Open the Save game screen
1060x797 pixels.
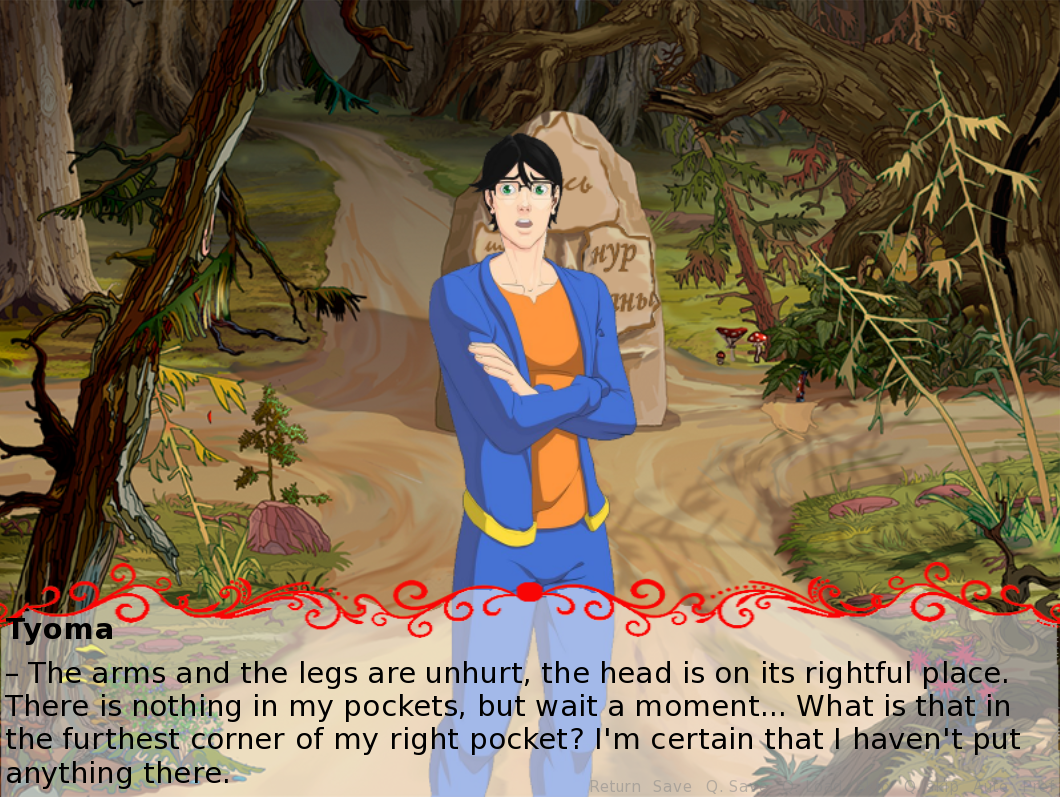(672, 786)
